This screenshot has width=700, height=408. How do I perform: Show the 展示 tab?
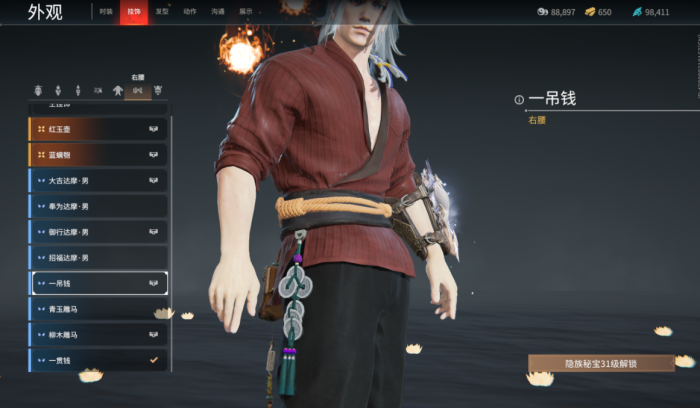246,12
